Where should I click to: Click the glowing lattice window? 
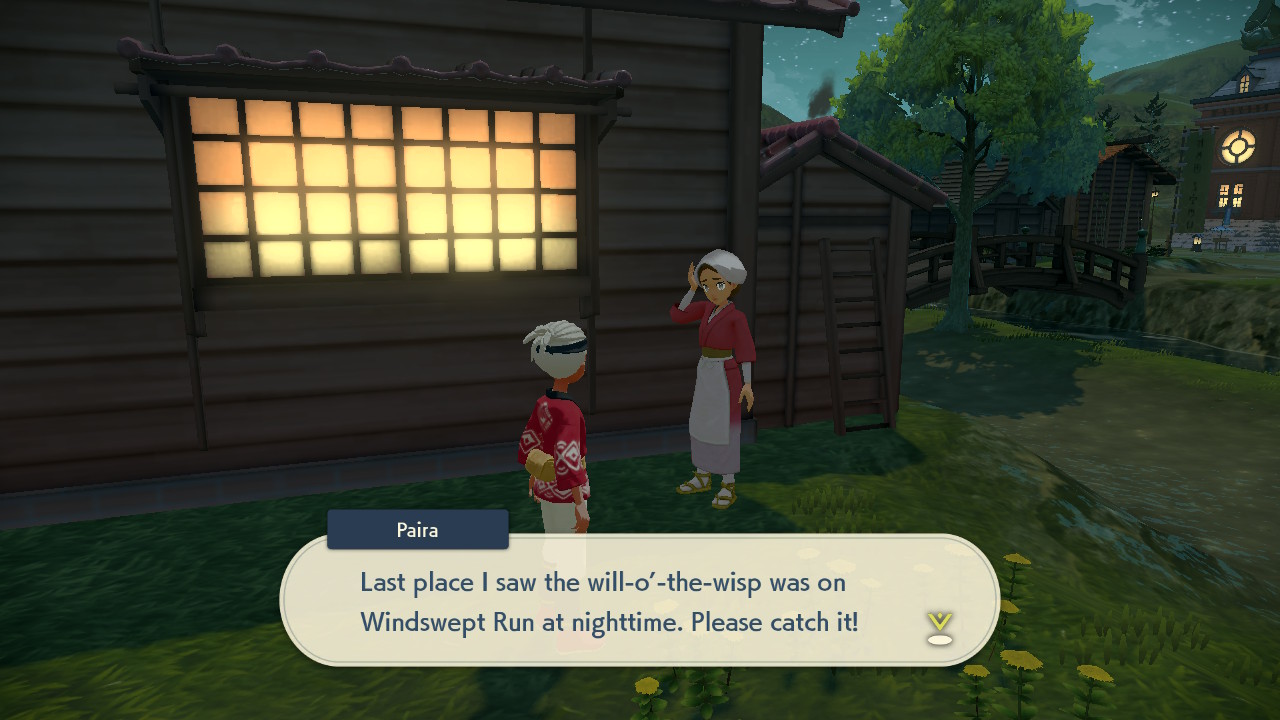[385, 190]
